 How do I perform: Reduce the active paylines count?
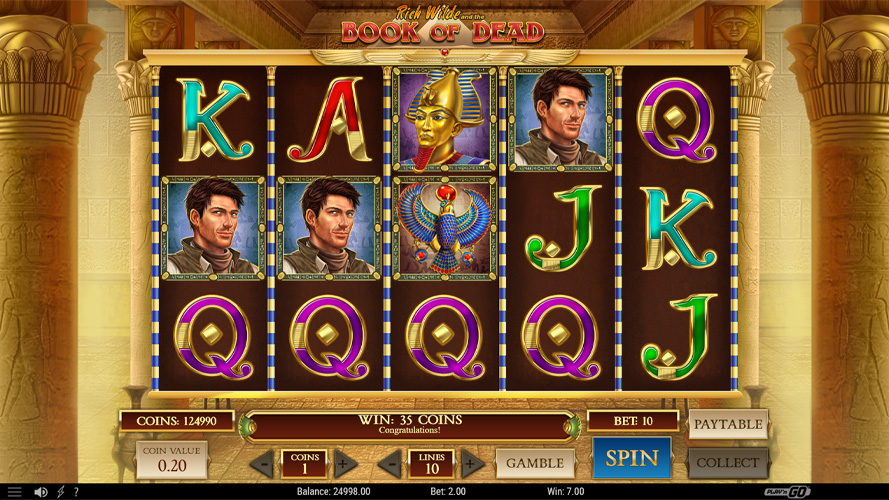(x=388, y=464)
